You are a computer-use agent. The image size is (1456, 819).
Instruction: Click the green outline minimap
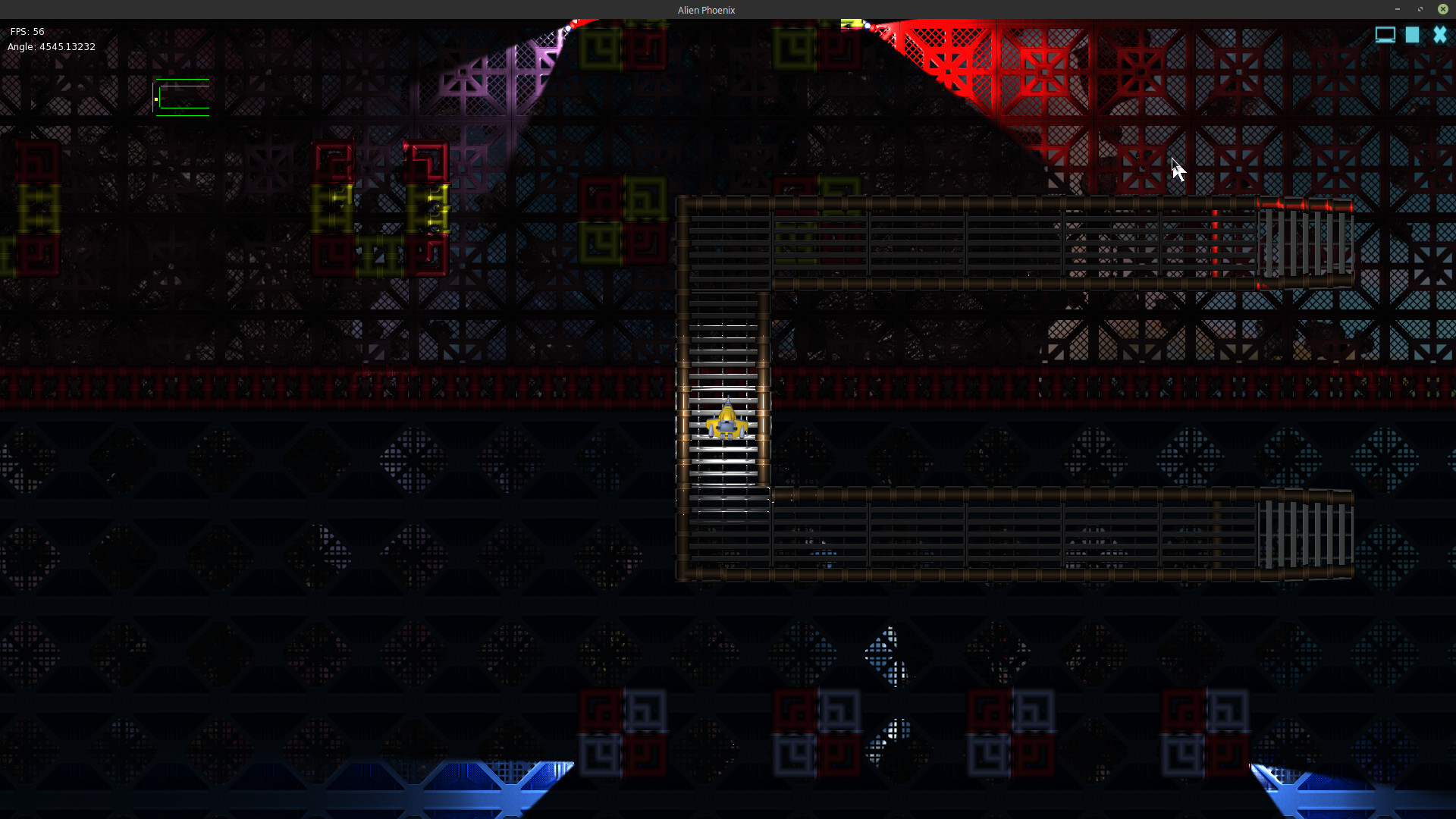[182, 97]
